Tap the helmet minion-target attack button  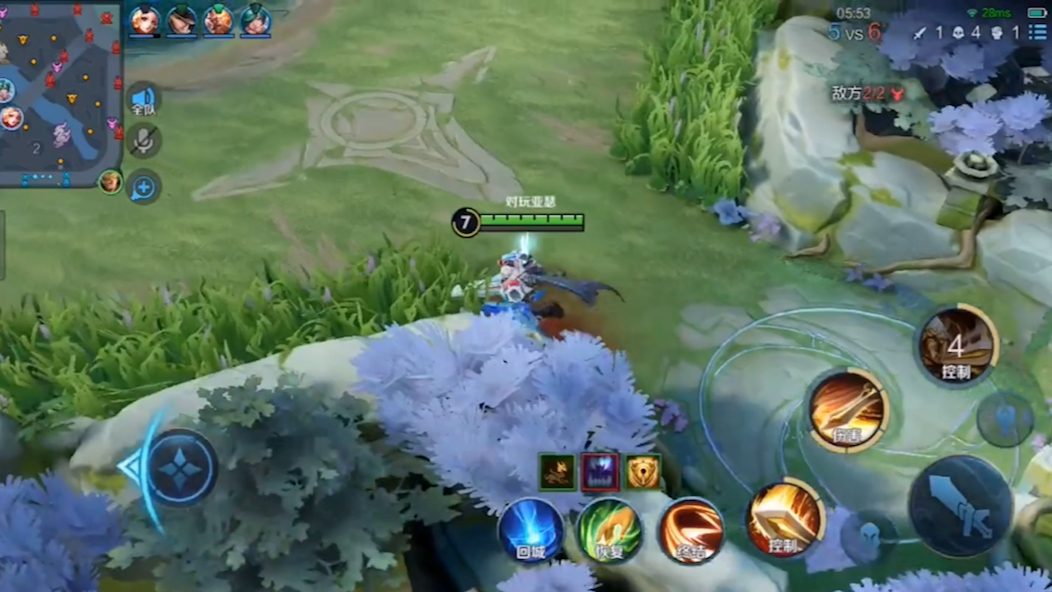(867, 536)
